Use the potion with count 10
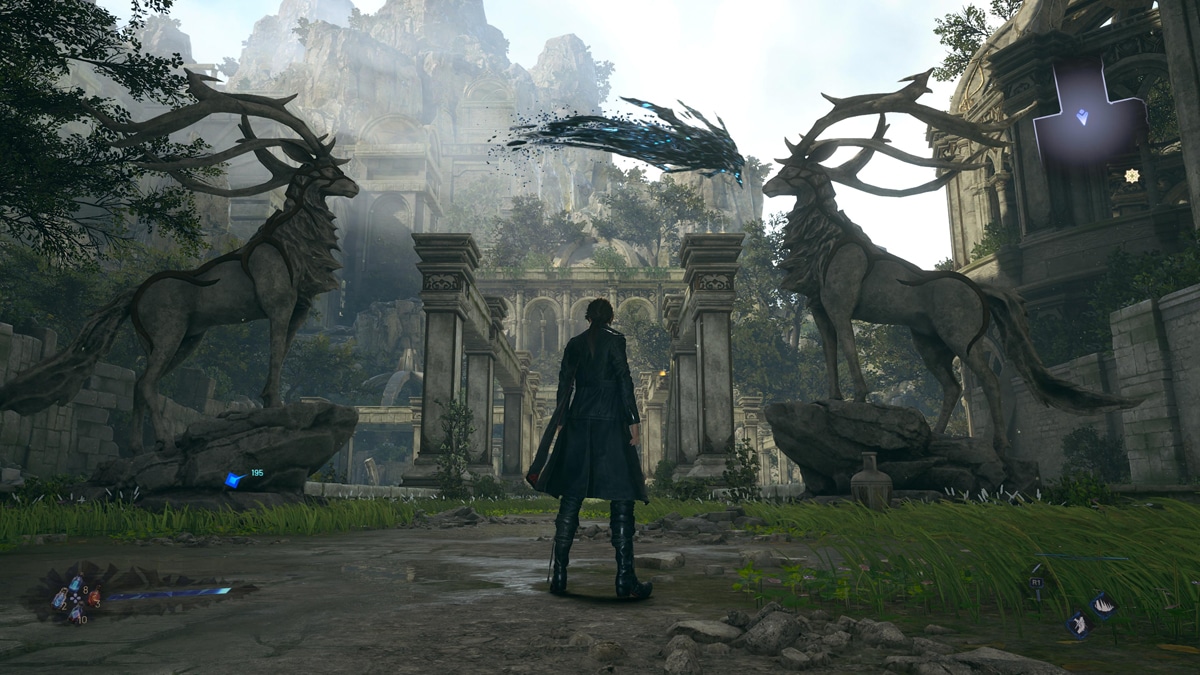The image size is (1200, 675). (75, 613)
